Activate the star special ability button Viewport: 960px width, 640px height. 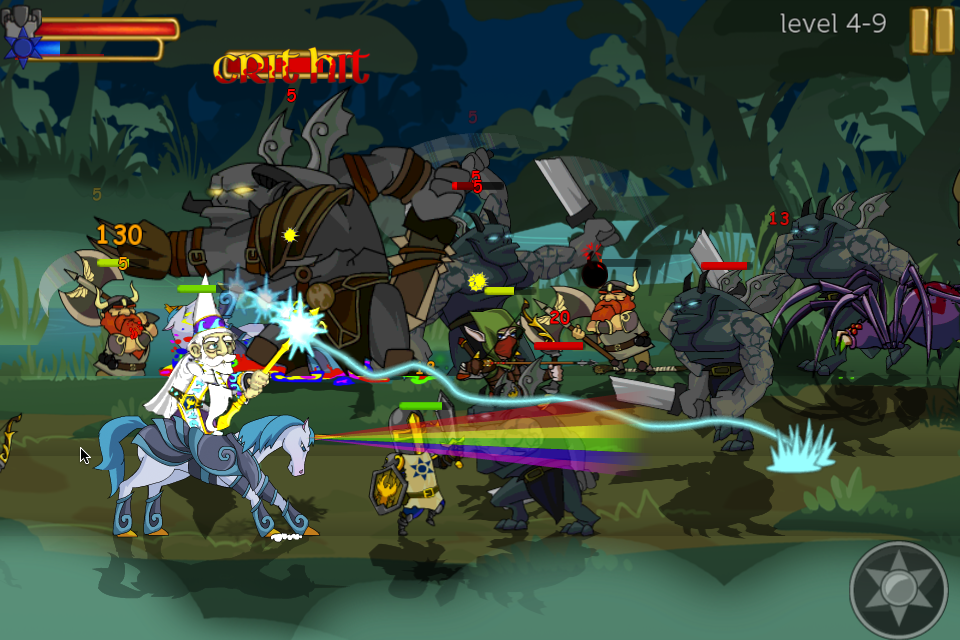pos(898,590)
